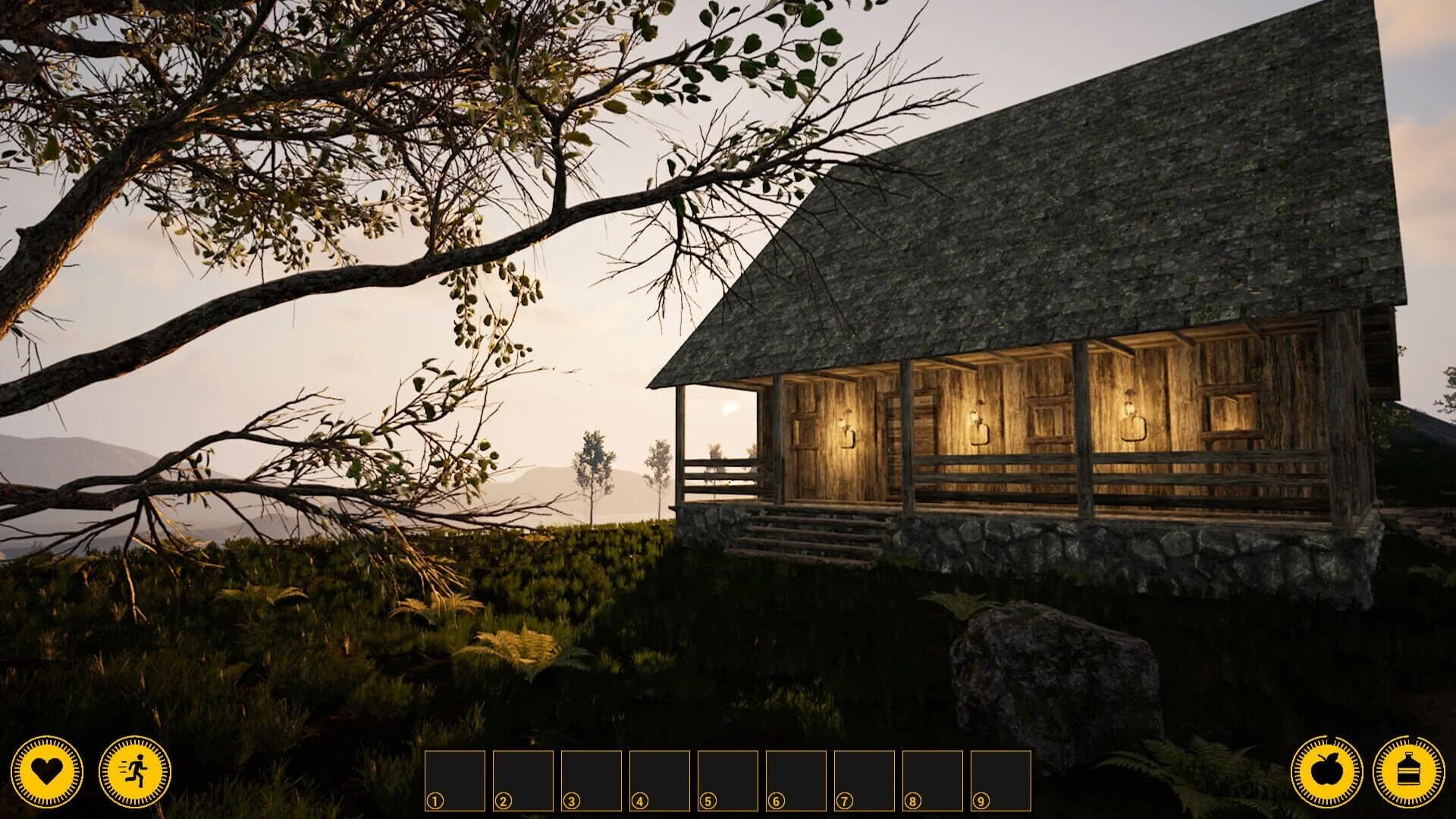The width and height of the screenshot is (1456, 819).
Task: Select hotbar slot 8
Action: (x=932, y=780)
